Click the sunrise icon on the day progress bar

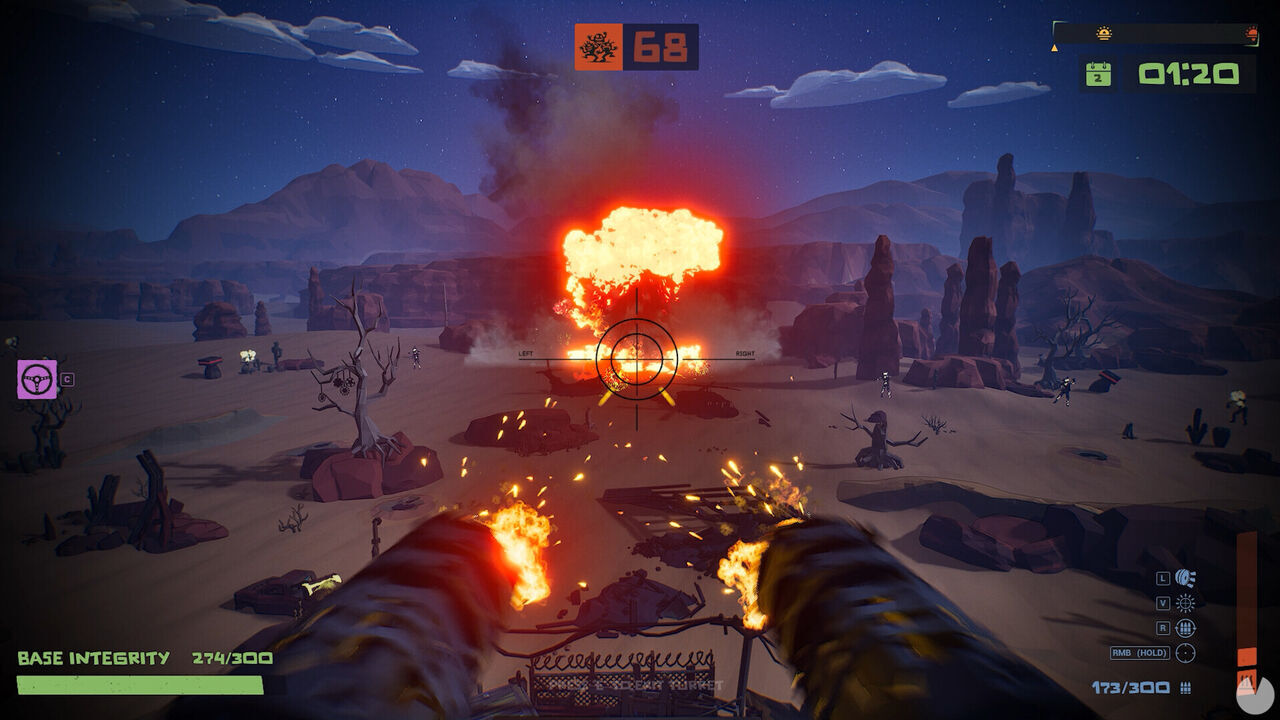pos(1105,33)
